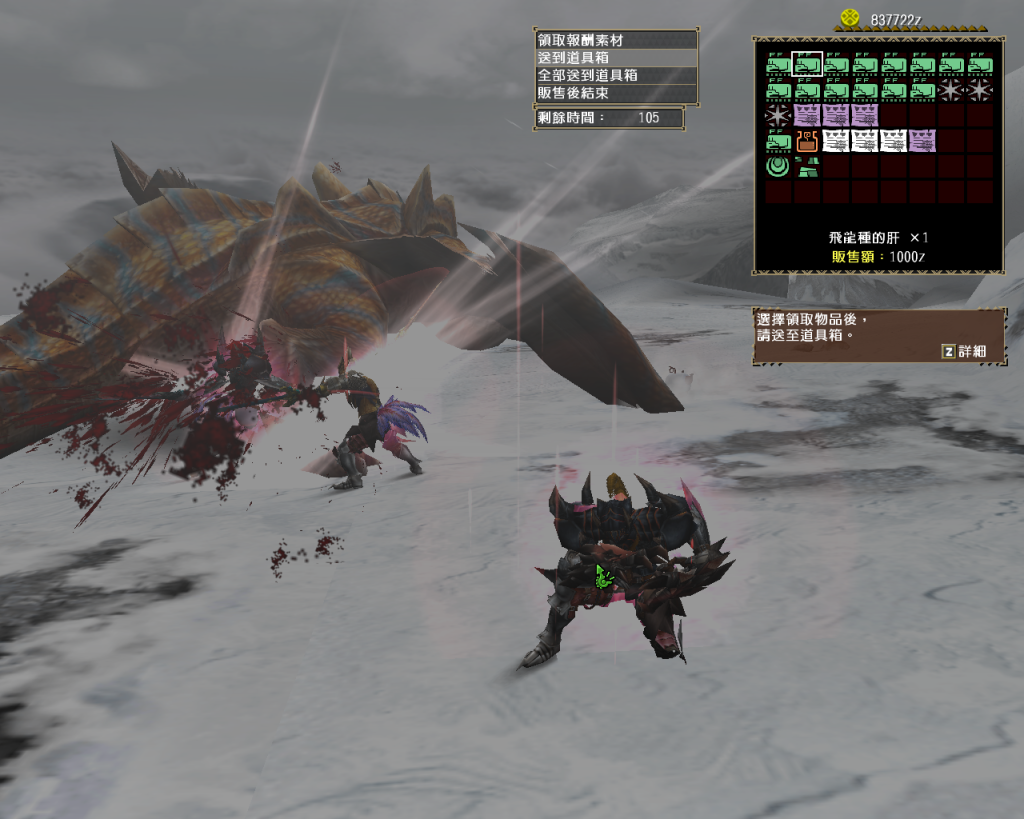The height and width of the screenshot is (819, 1024).
Task: Select the orange jar reward item
Action: [x=807, y=140]
